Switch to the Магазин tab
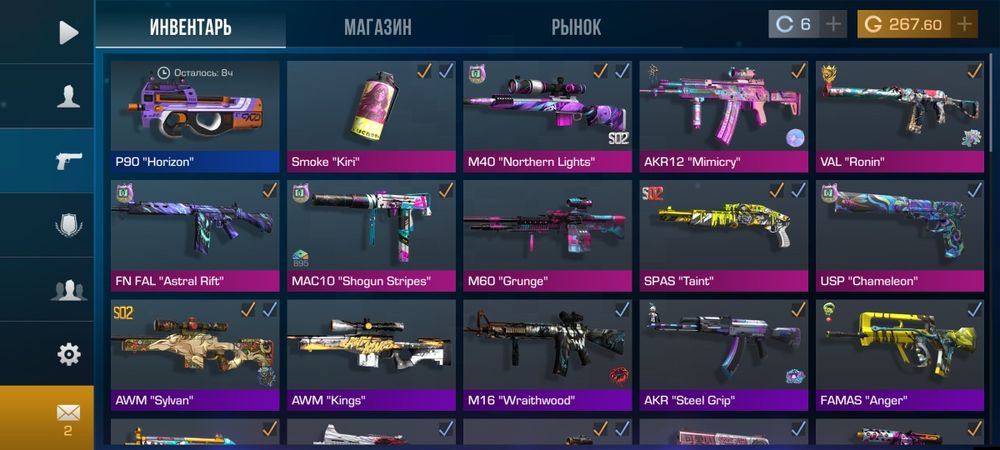 tap(377, 27)
